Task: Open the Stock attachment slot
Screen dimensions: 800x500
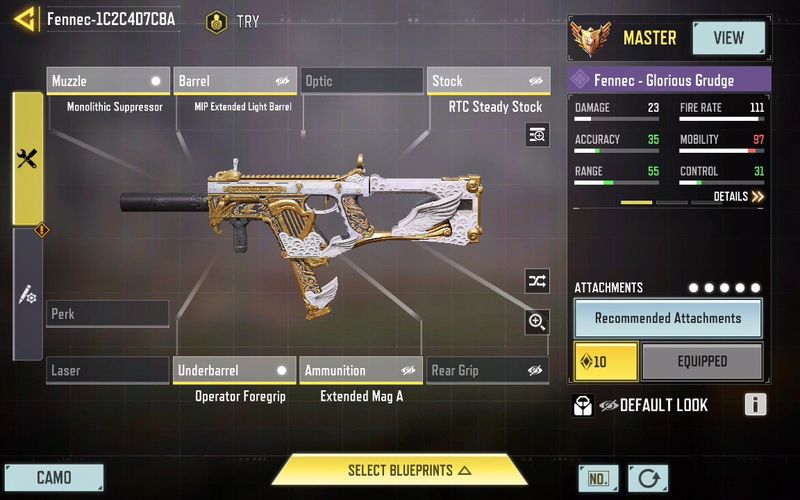Action: pos(488,81)
